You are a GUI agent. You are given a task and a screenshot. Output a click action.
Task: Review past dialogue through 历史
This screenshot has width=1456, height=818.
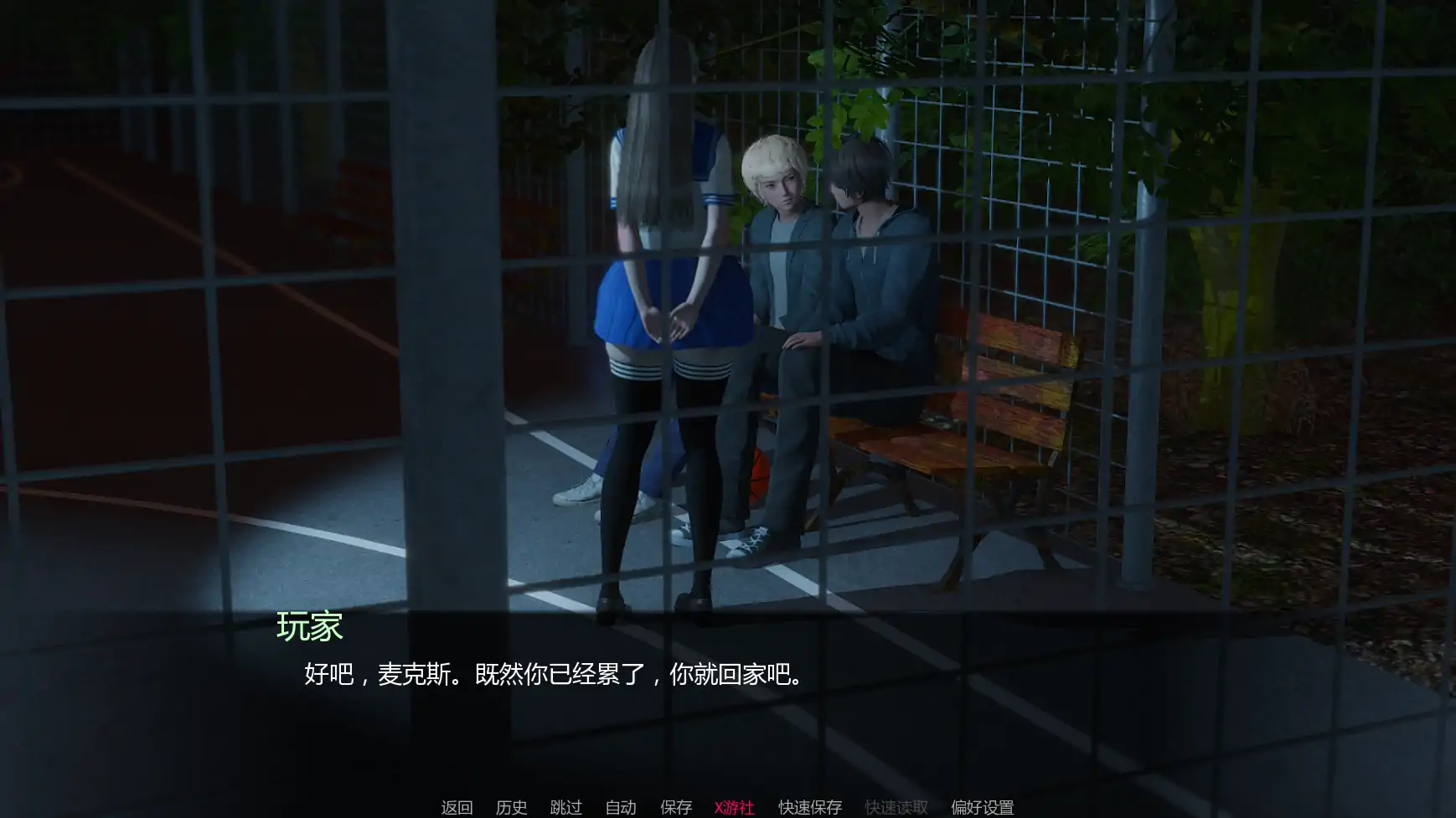pos(514,808)
